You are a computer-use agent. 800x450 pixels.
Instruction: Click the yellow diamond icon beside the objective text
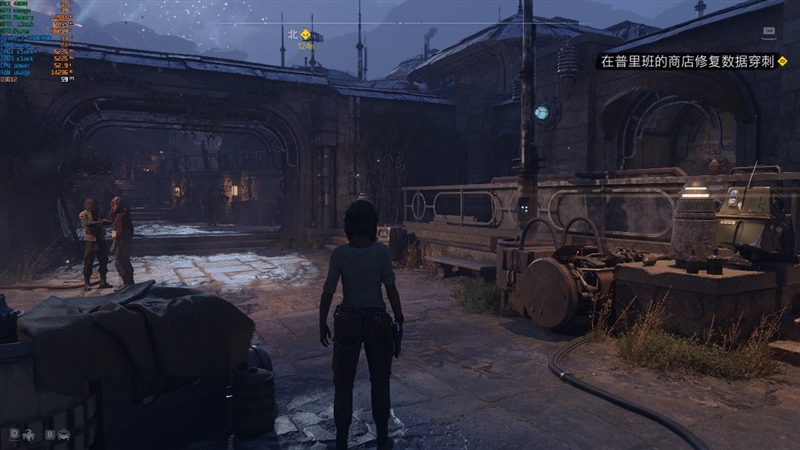(x=782, y=62)
